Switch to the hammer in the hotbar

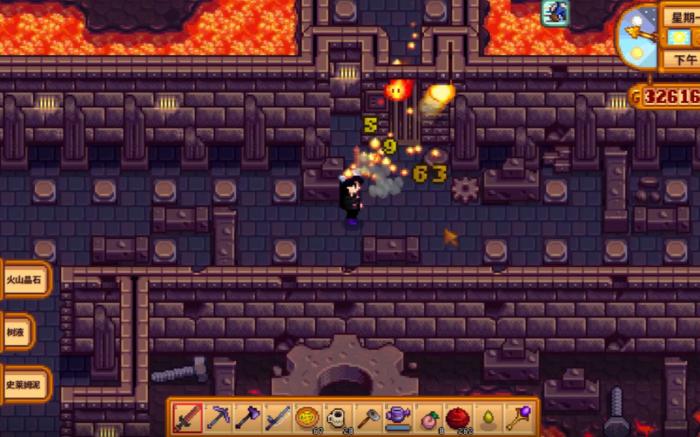click(368, 417)
